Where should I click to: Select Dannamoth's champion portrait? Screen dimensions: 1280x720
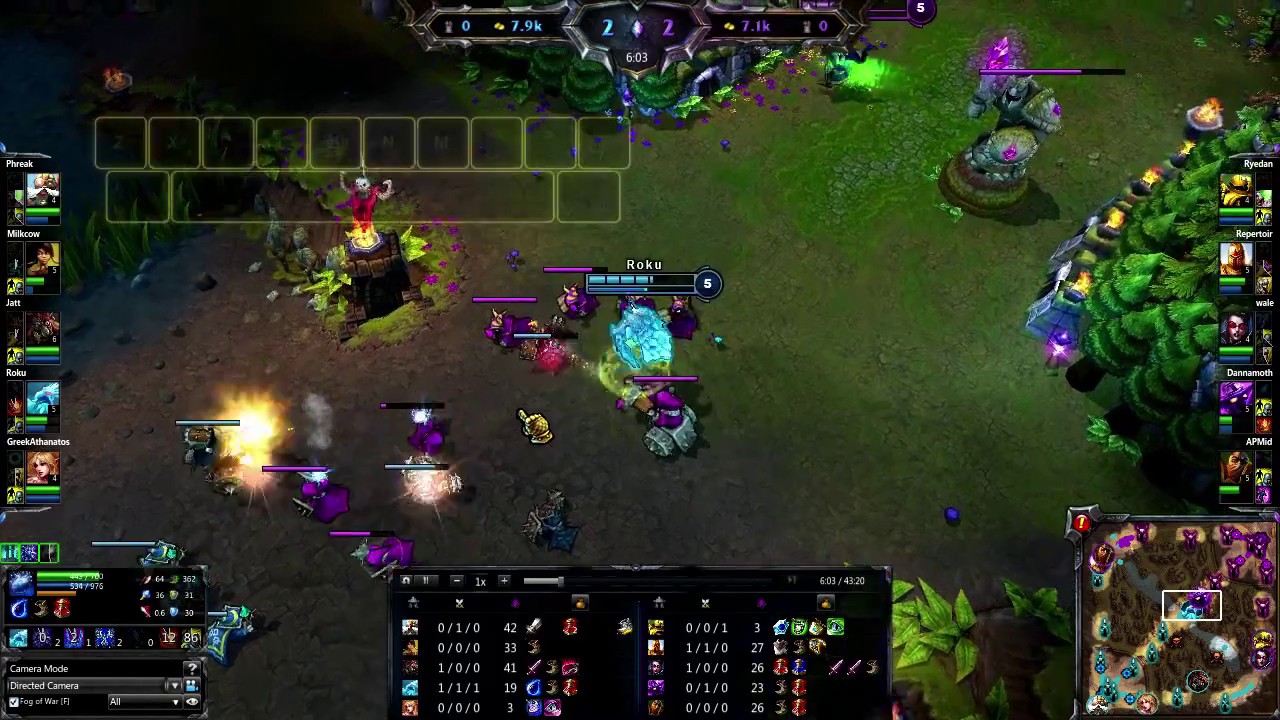pyautogui.click(x=1237, y=399)
